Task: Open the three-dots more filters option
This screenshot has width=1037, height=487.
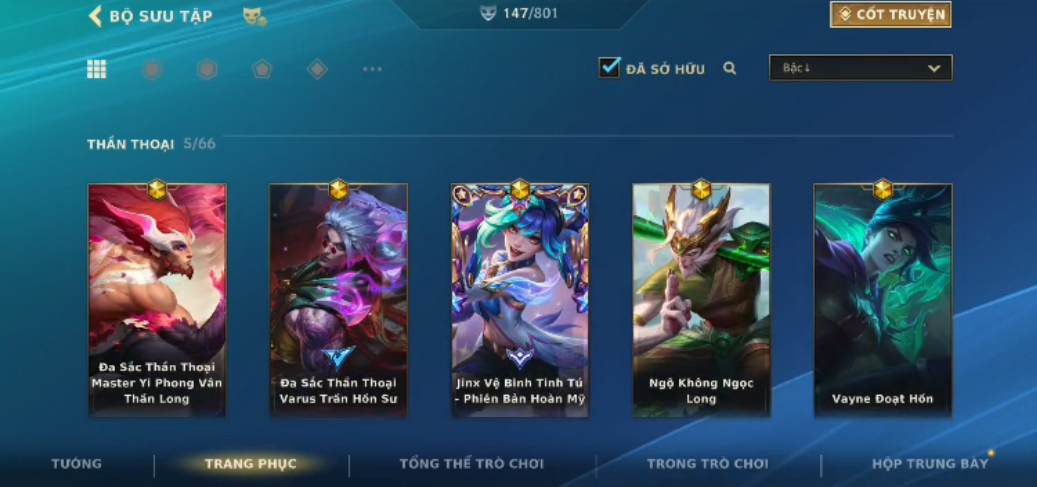Action: 372,69
